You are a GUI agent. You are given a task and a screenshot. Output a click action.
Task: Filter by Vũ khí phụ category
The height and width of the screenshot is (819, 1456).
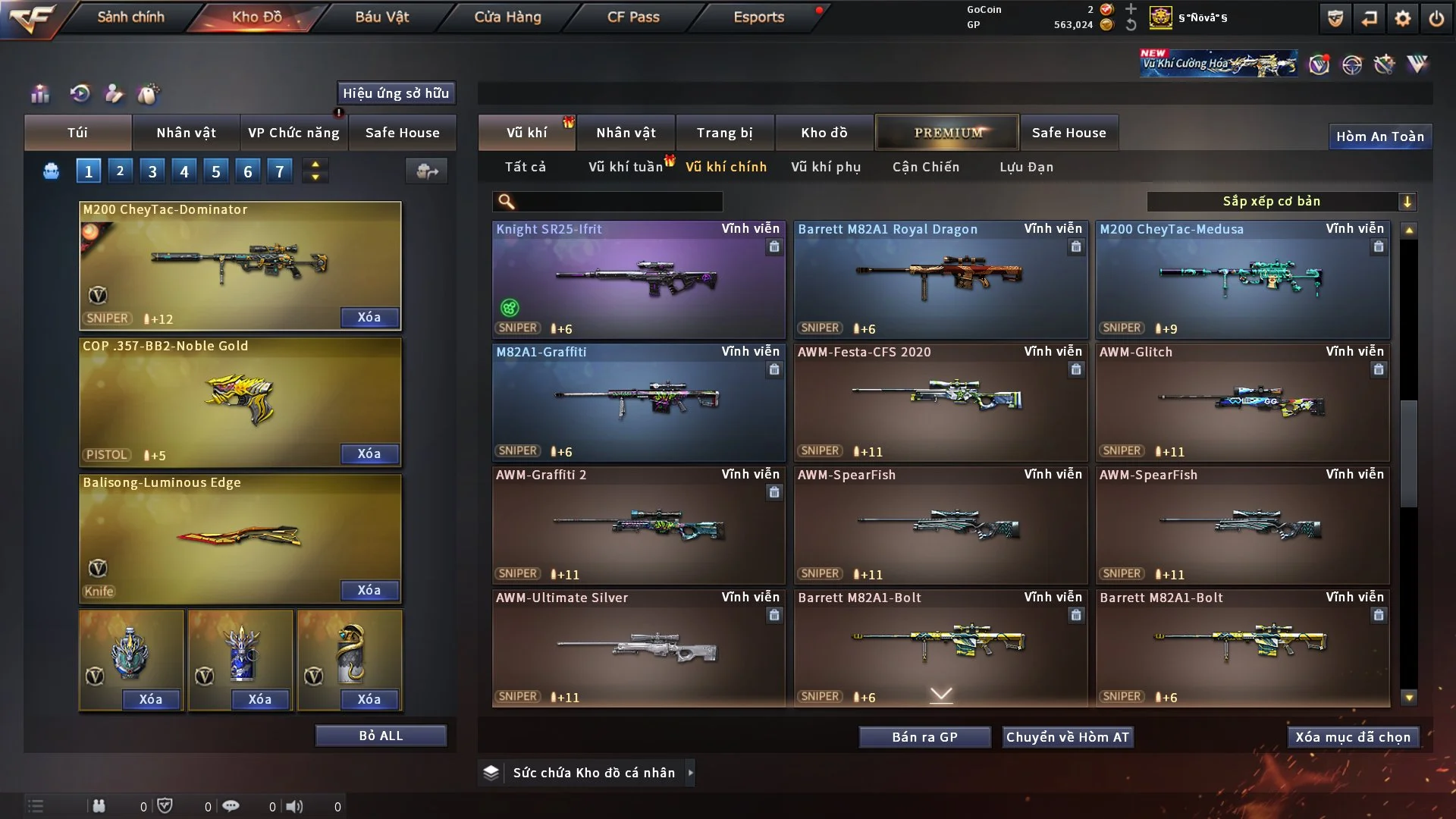pyautogui.click(x=826, y=167)
